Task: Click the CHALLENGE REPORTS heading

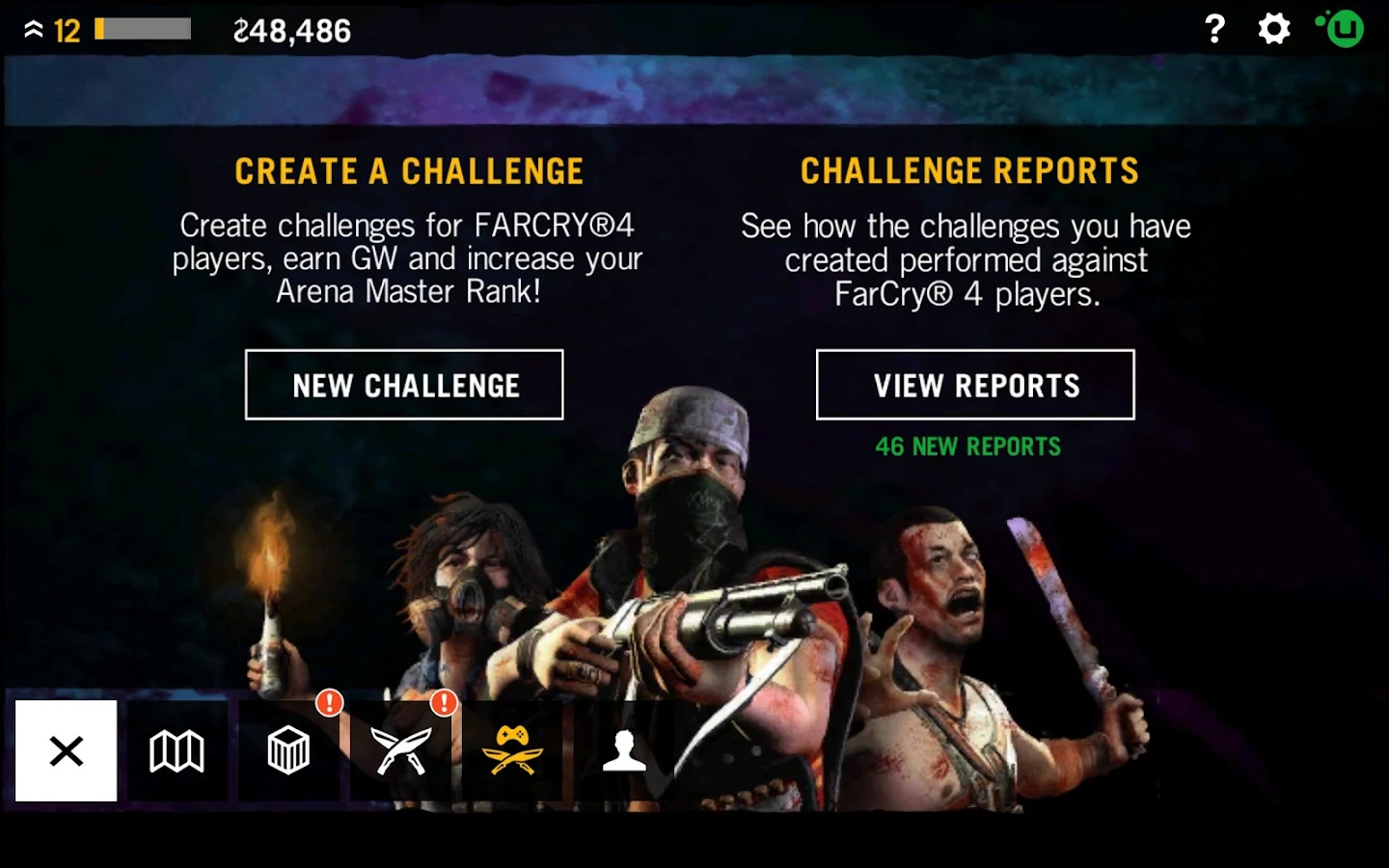Action: [968, 171]
